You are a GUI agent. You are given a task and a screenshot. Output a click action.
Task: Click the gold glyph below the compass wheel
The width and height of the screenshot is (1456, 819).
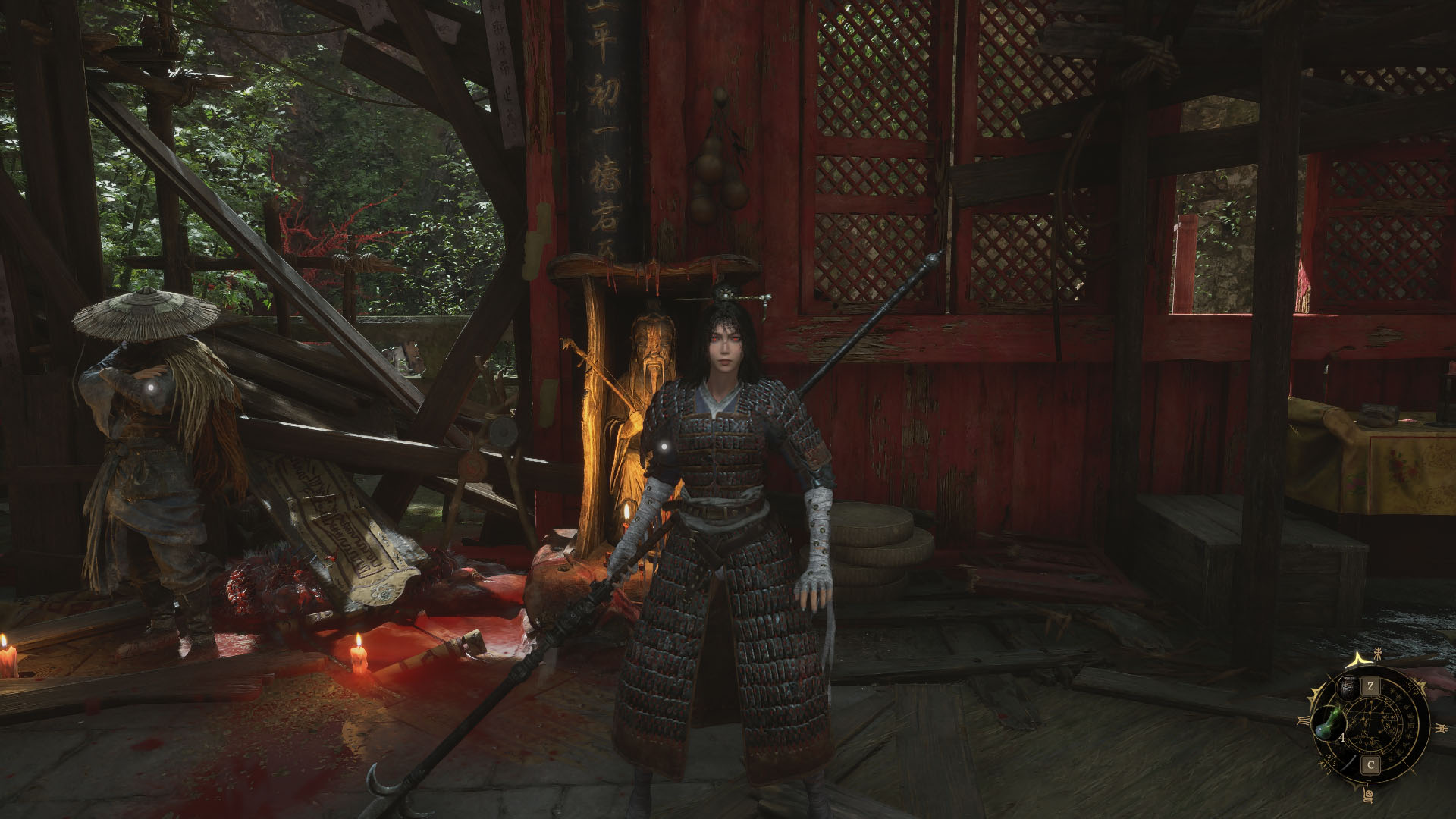(1367, 795)
